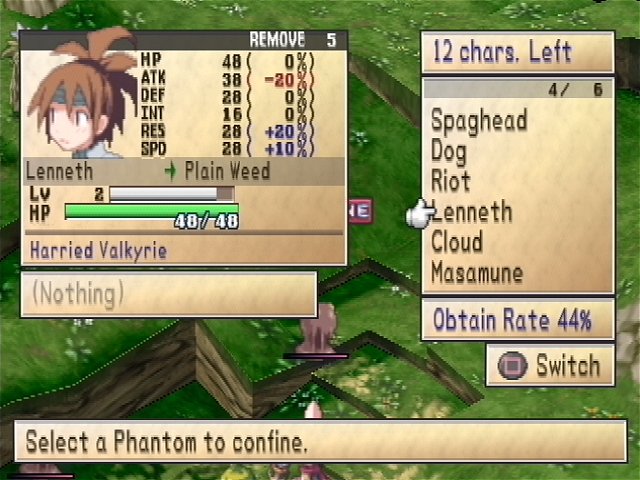This screenshot has height=480, width=640.
Task: Choose Cloud from the list
Action: 457,242
